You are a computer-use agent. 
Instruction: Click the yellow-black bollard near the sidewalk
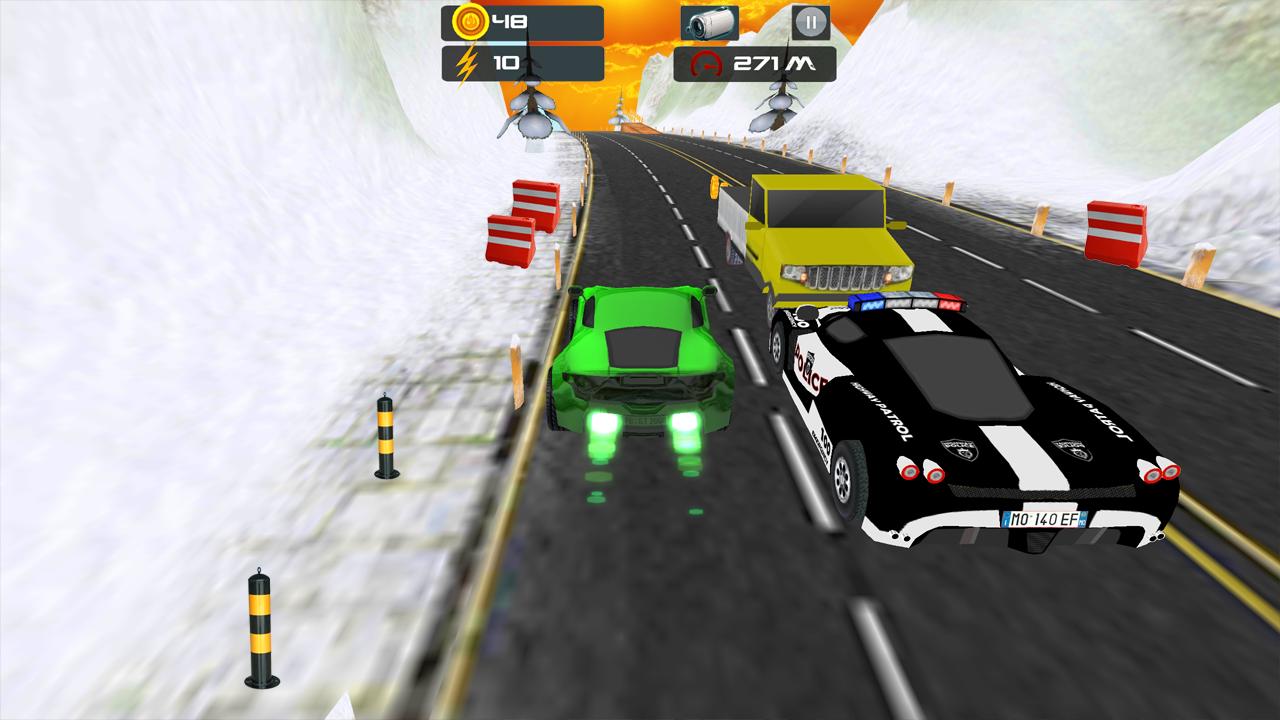(258, 630)
